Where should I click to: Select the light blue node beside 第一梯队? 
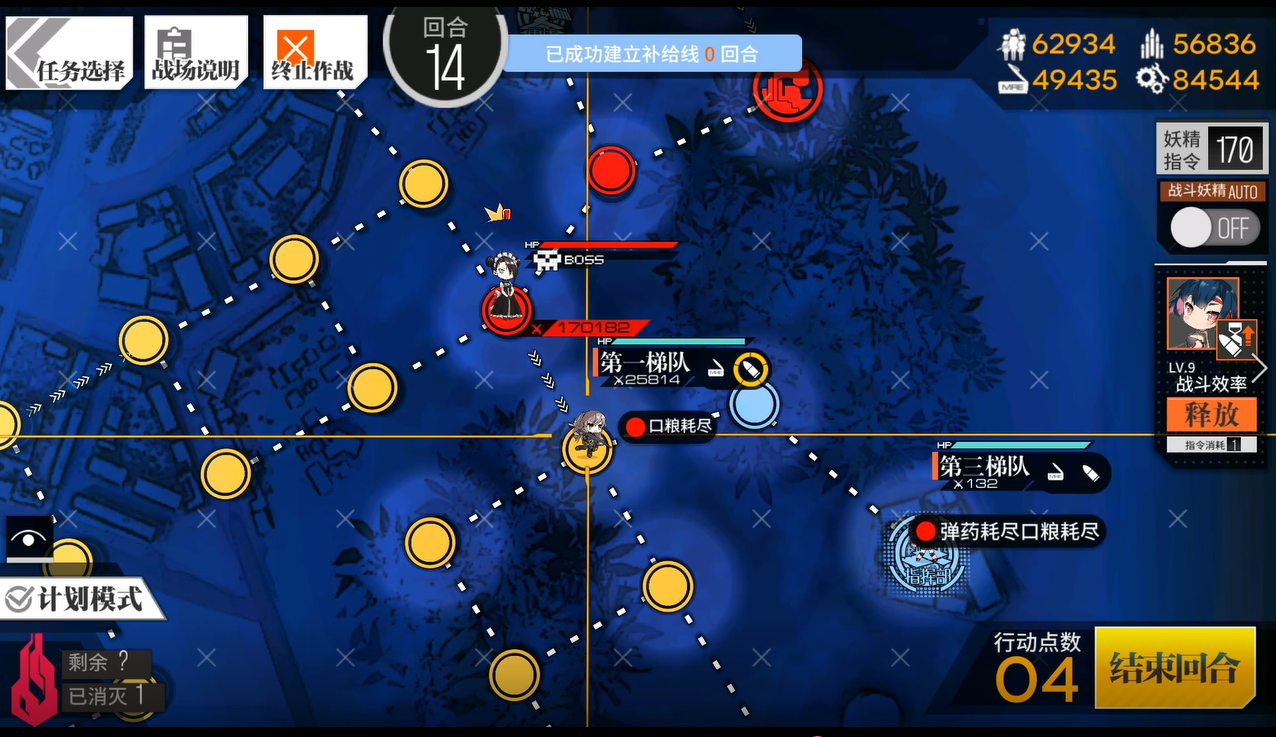[x=754, y=405]
